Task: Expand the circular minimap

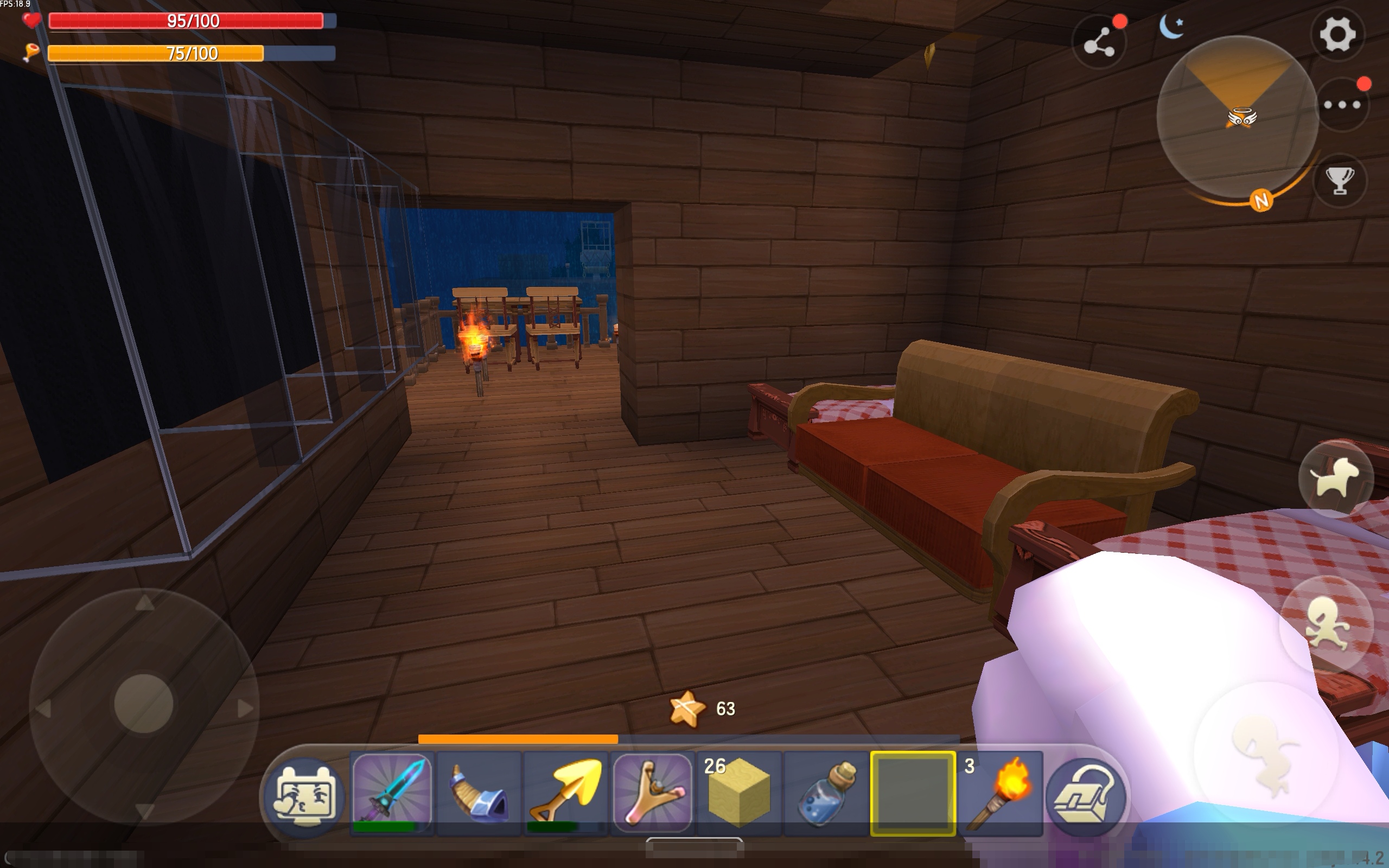Action: tap(1237, 118)
